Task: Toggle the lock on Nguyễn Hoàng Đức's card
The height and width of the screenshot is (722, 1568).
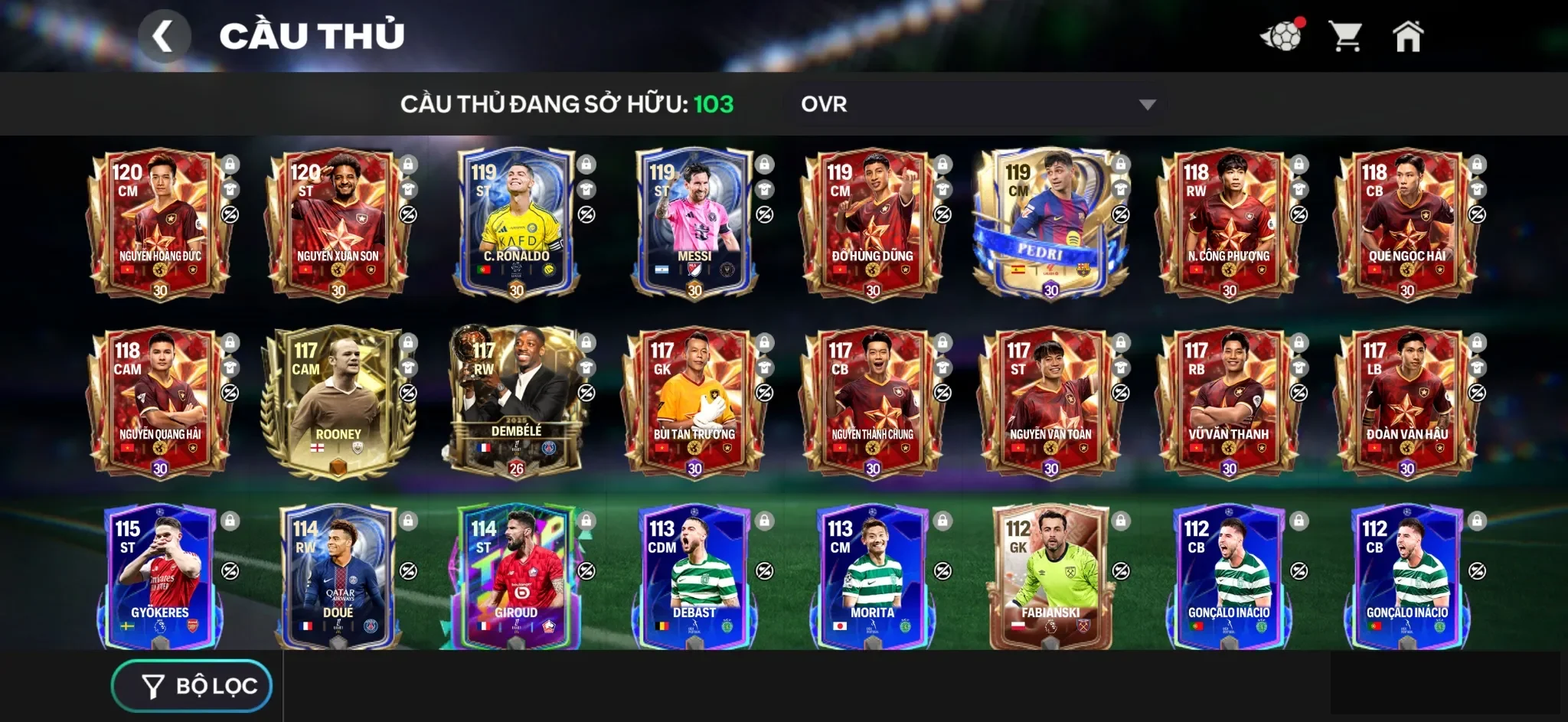Action: 230,163
